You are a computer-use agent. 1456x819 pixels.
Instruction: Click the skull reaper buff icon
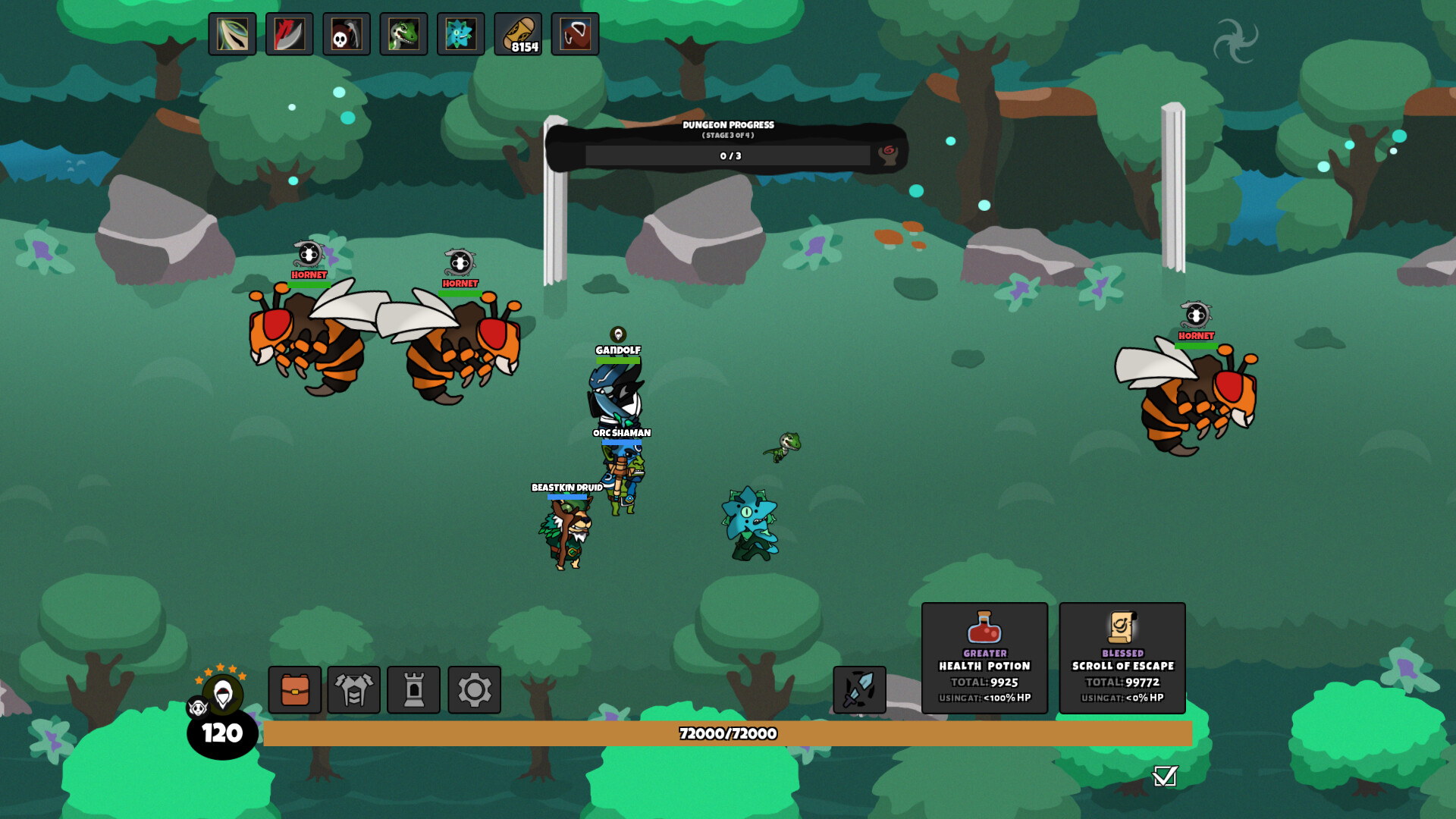tap(346, 34)
